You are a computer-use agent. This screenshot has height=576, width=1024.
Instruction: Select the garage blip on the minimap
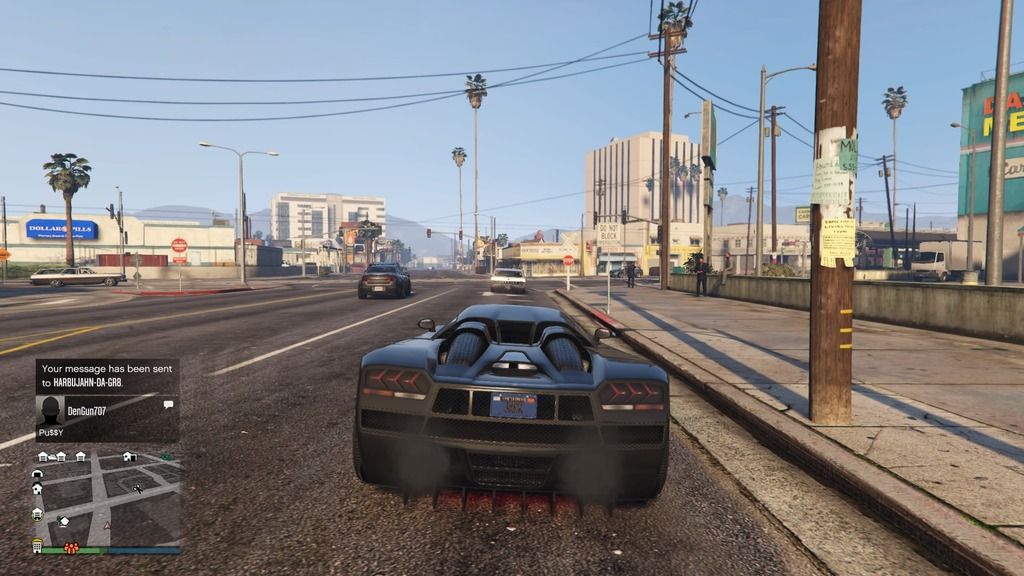point(38,473)
